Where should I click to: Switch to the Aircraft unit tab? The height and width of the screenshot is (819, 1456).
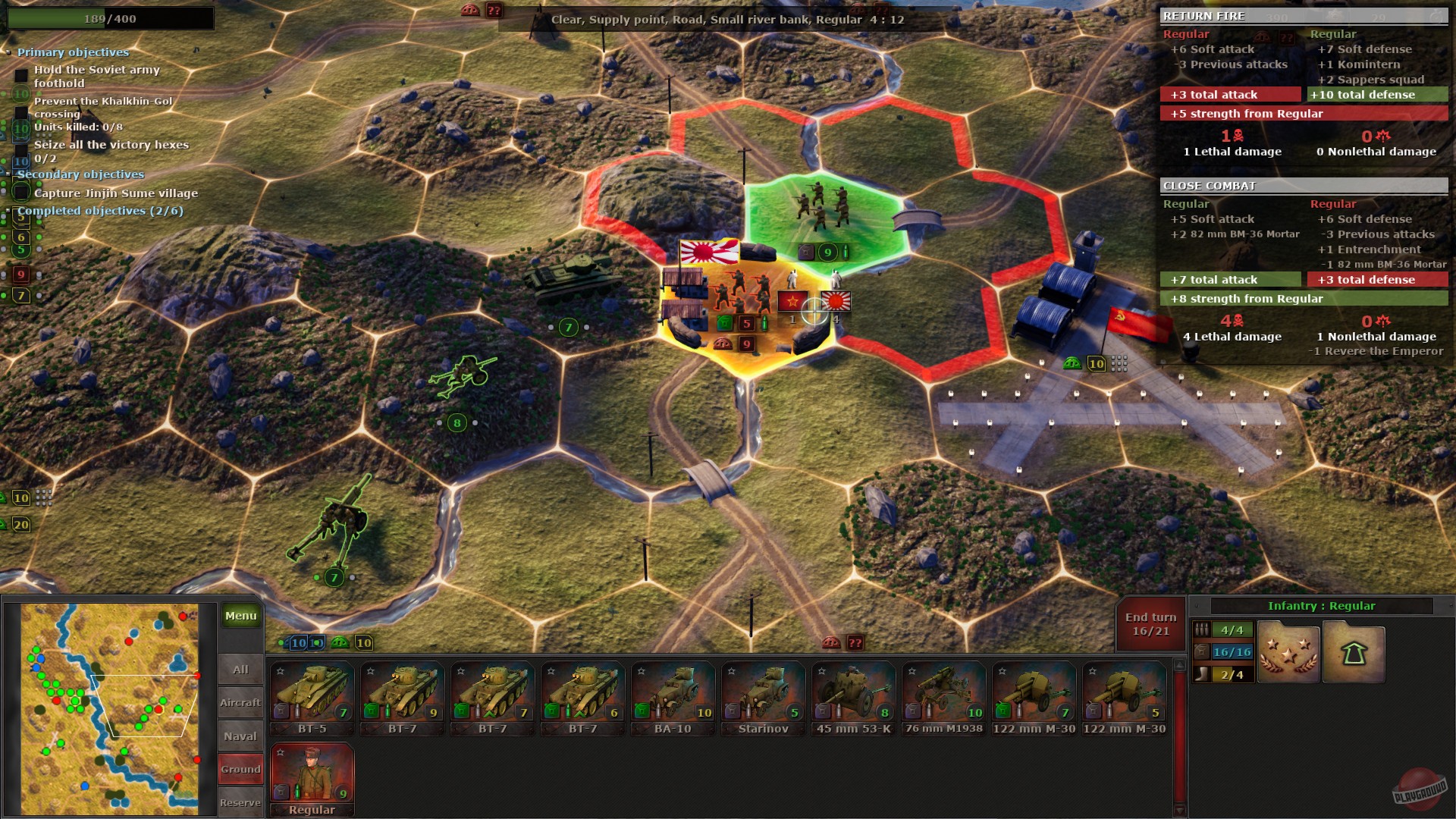pyautogui.click(x=240, y=702)
